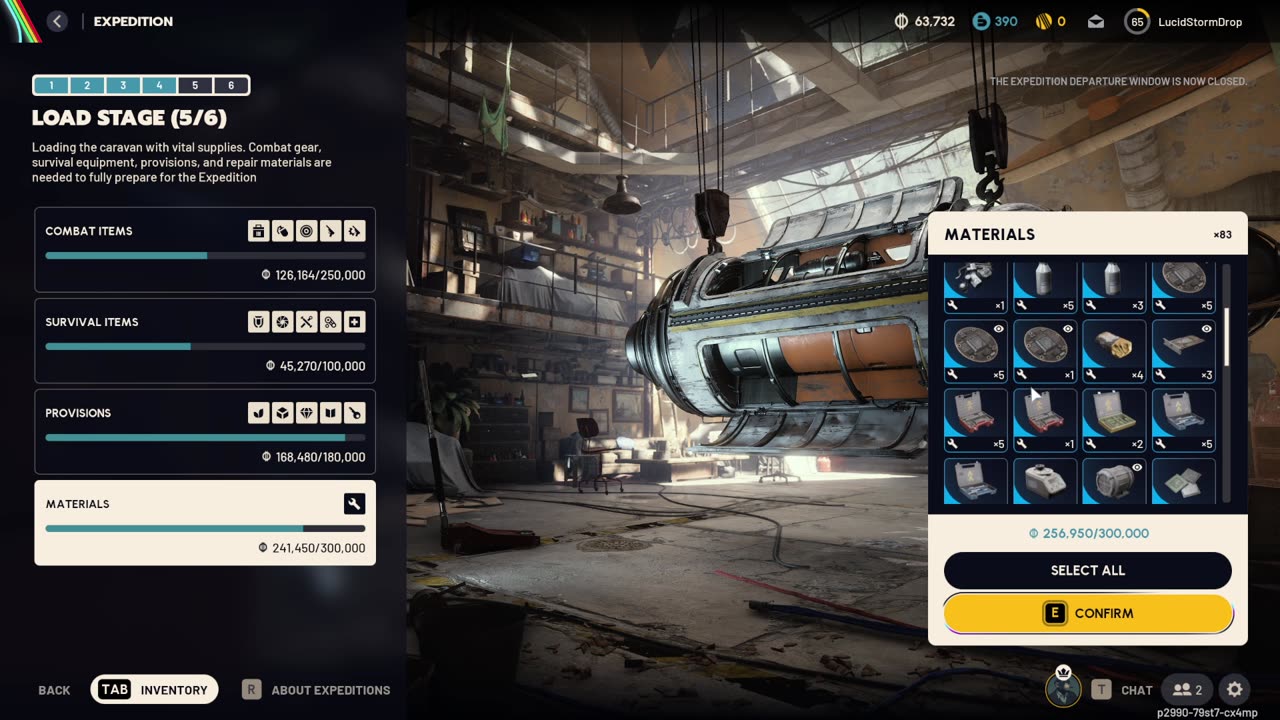The height and width of the screenshot is (720, 1280).
Task: Open the Chat panel
Action: click(1122, 690)
